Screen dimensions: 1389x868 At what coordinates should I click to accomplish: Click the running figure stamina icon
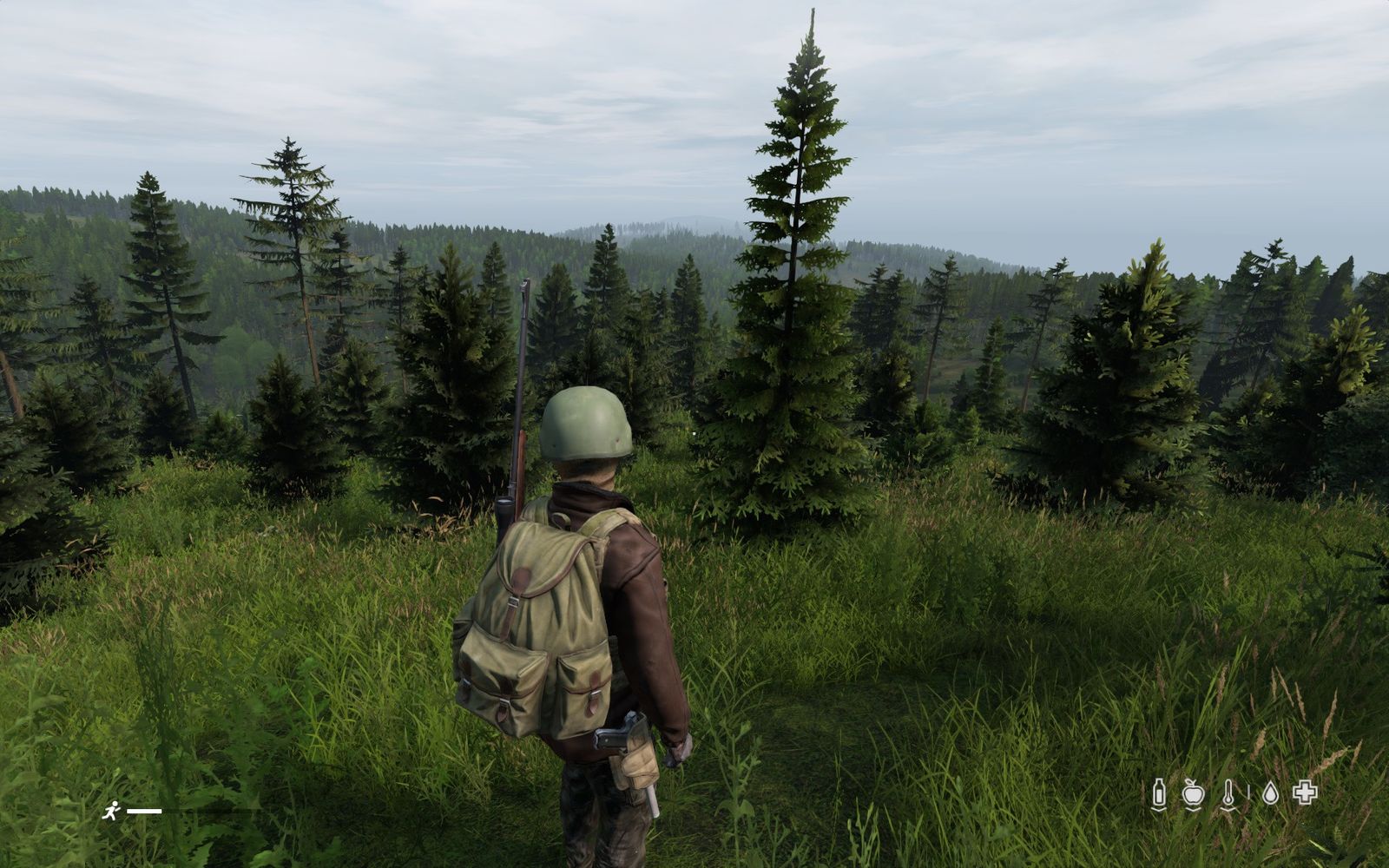click(111, 809)
